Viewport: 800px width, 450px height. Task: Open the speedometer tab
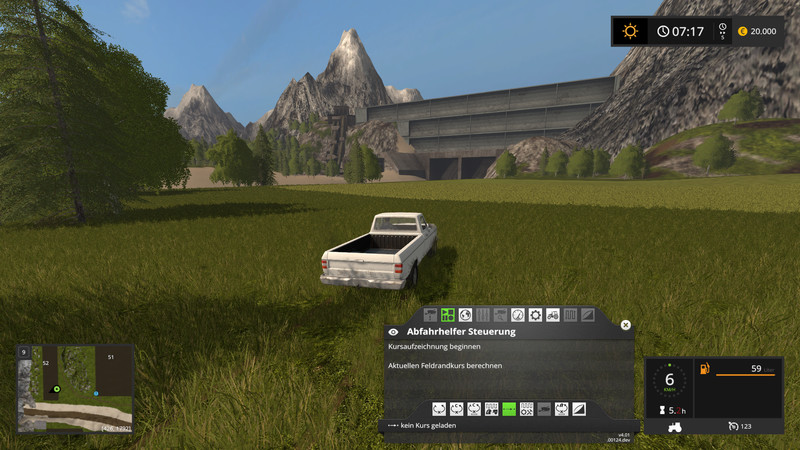tap(517, 315)
